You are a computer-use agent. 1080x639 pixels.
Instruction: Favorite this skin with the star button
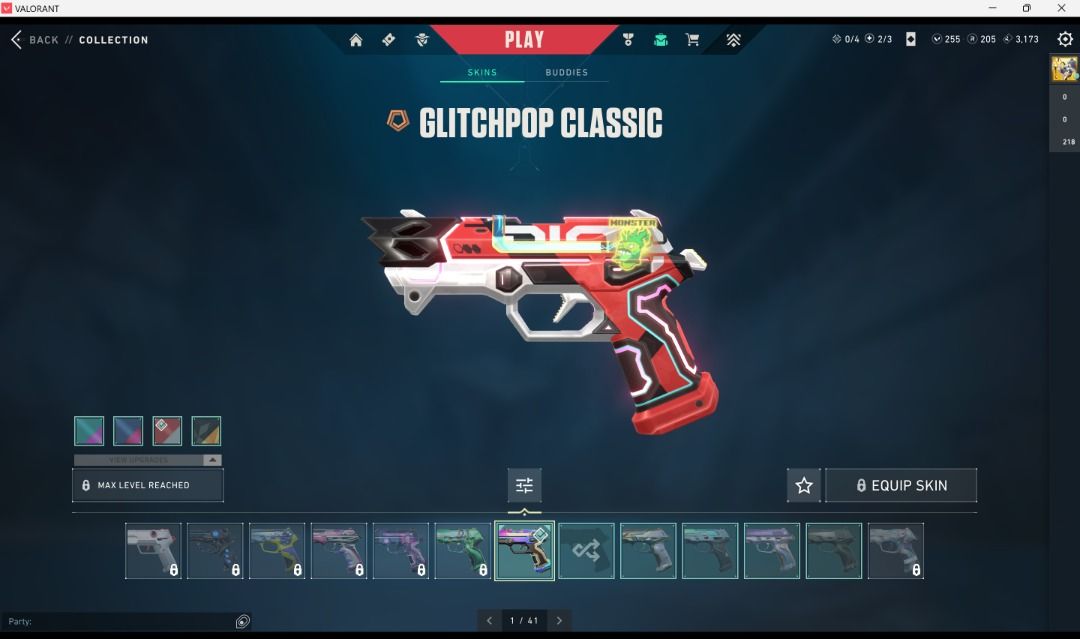(804, 485)
